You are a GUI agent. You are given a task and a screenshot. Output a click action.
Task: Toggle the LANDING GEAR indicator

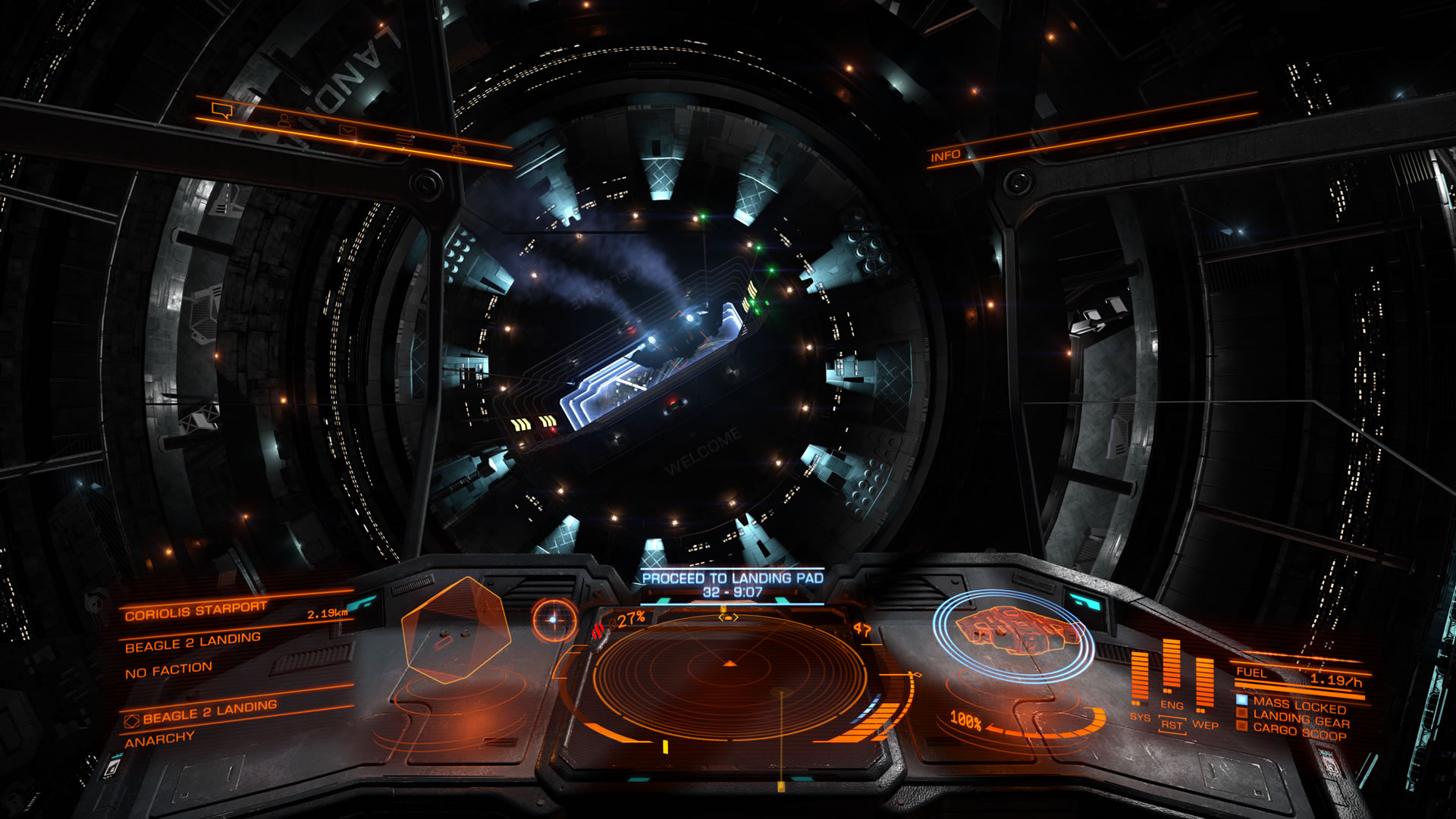click(1241, 713)
